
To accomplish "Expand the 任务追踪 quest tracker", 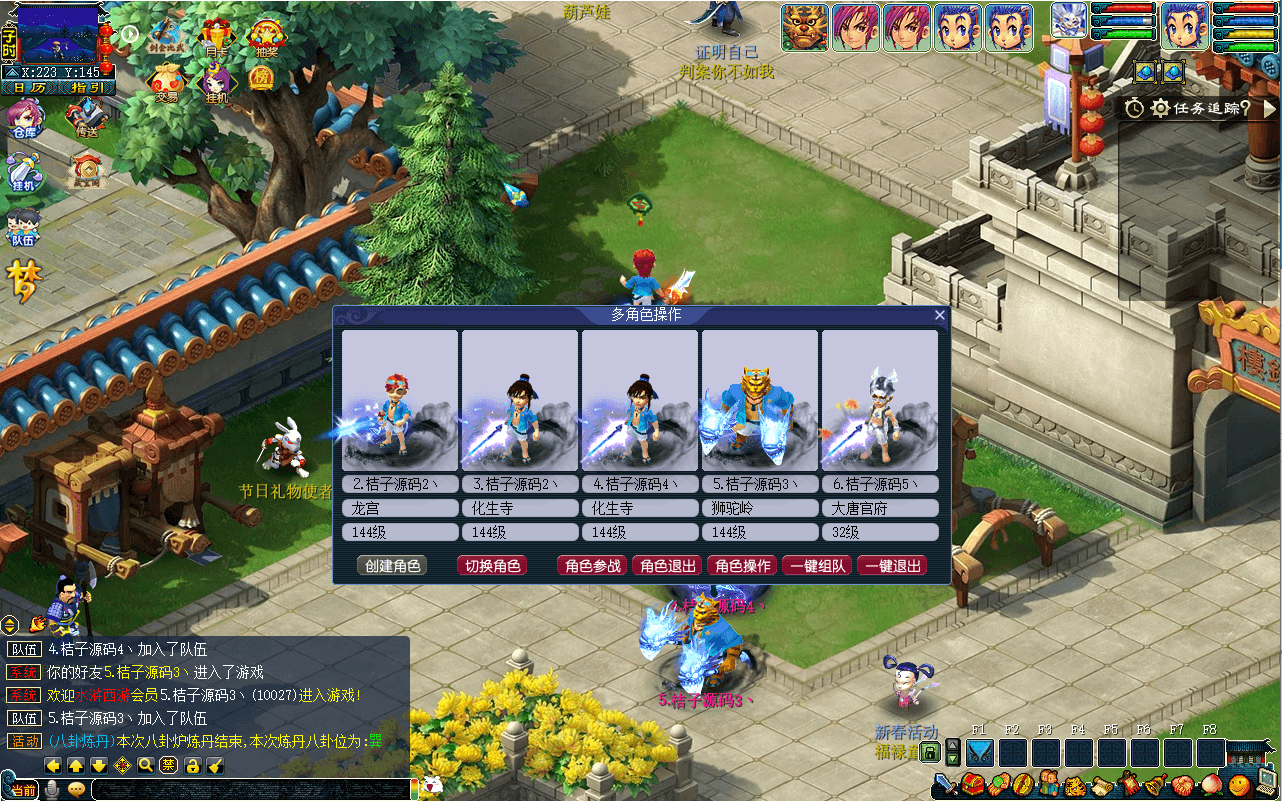I will coord(1270,108).
